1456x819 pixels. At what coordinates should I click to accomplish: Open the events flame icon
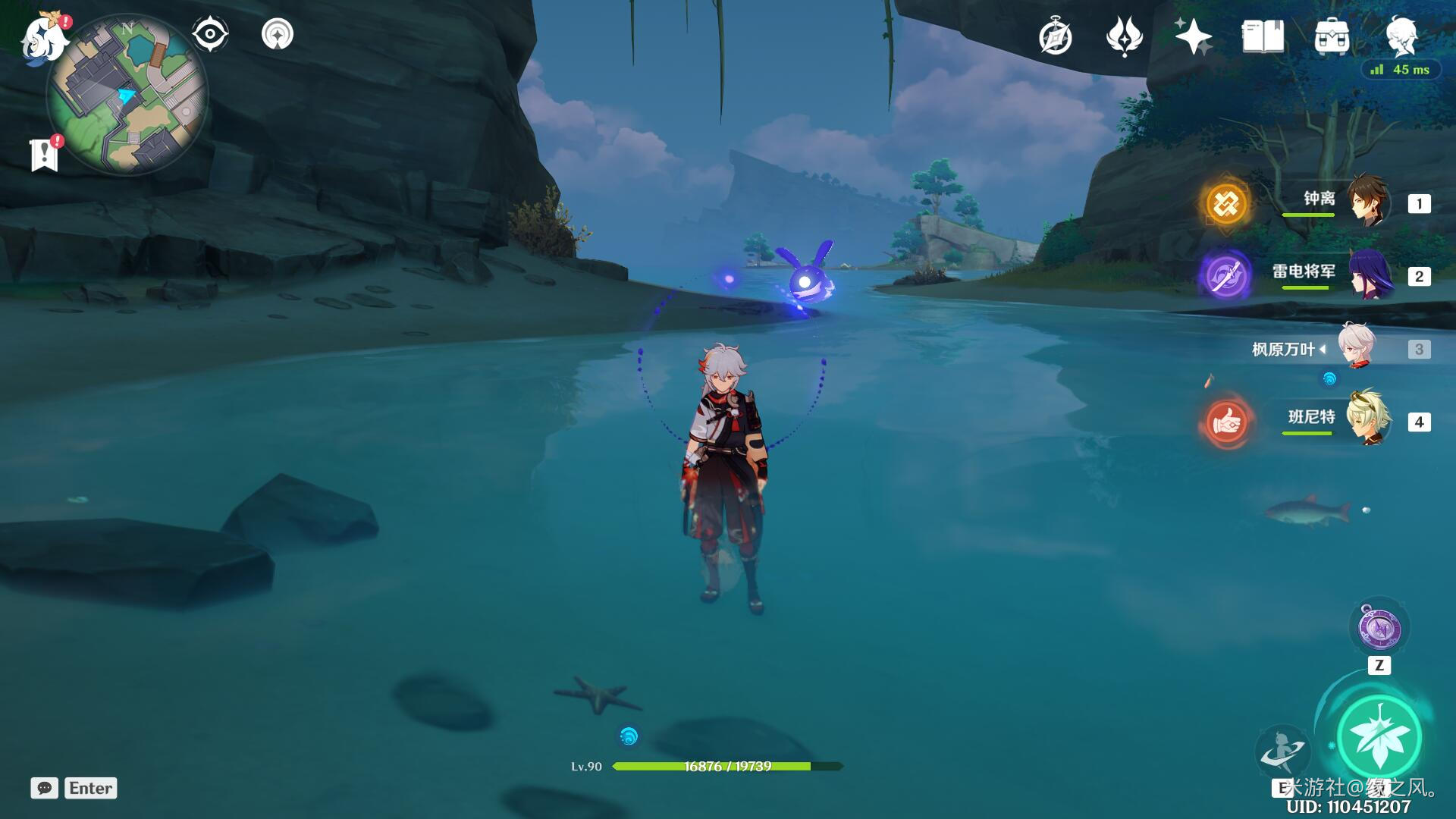[x=1124, y=36]
